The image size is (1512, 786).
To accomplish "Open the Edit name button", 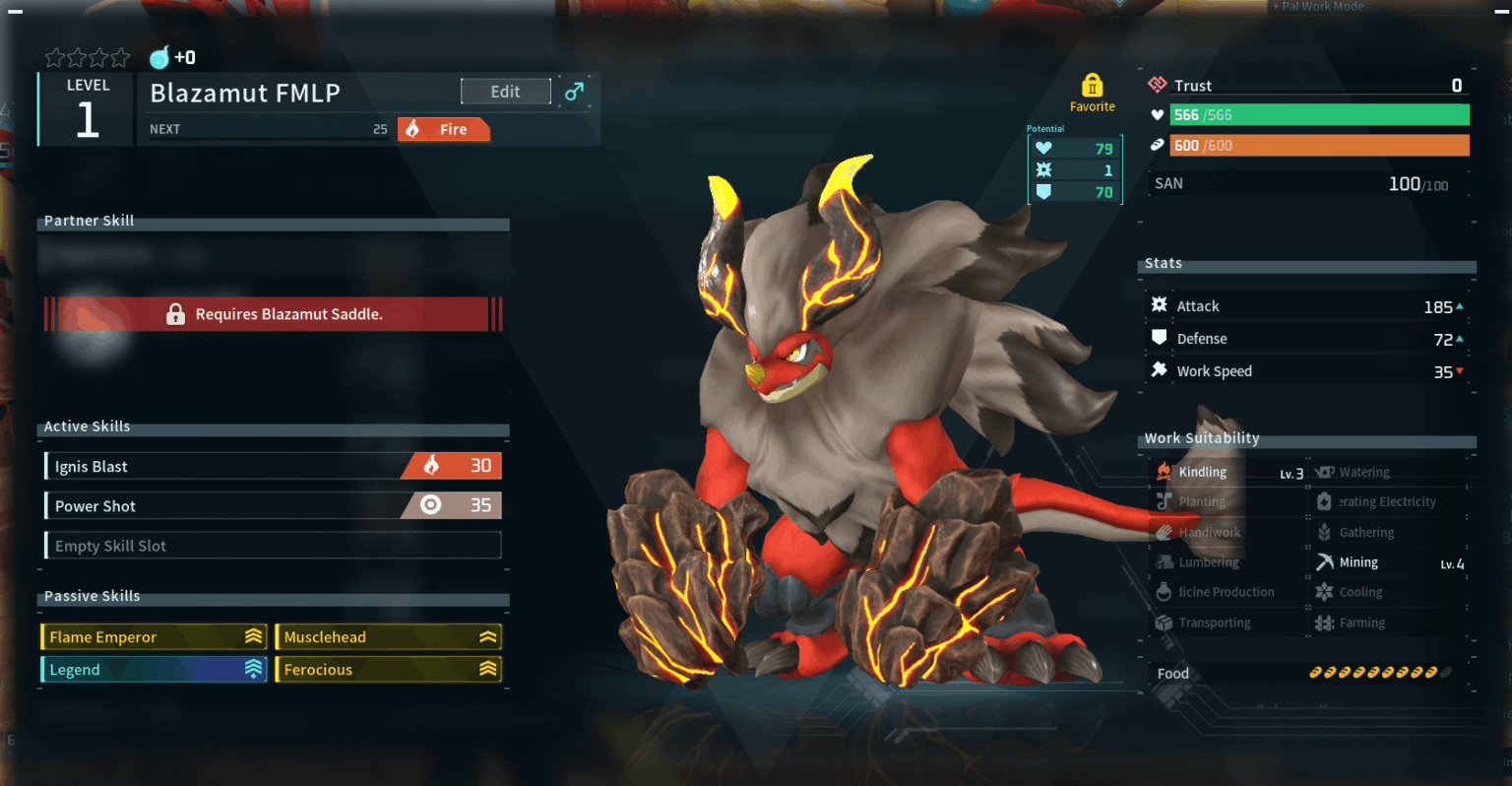I will coord(505,91).
